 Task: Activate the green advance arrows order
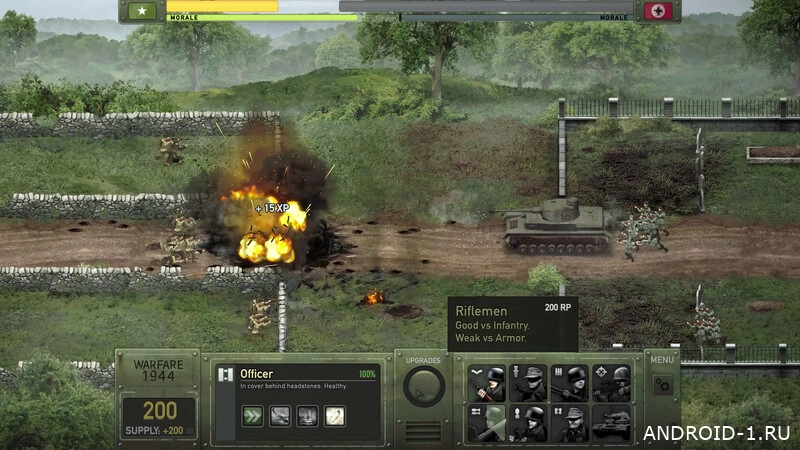pyautogui.click(x=253, y=415)
